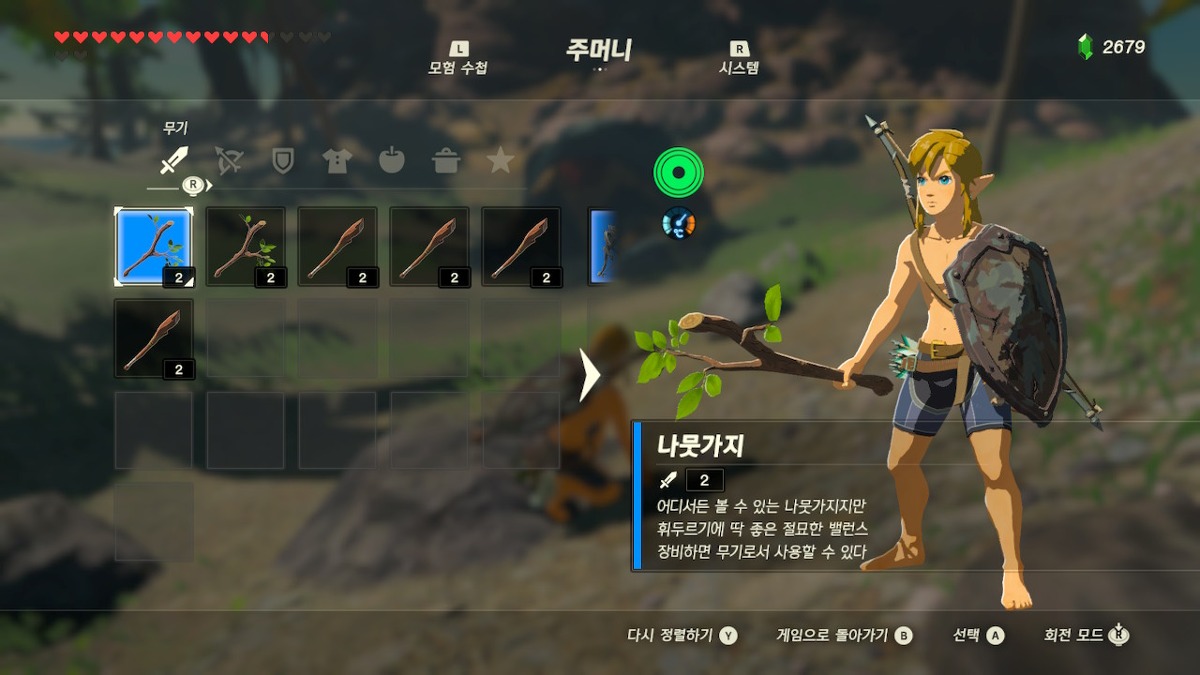Switch to the bow and arrow tab

click(229, 160)
